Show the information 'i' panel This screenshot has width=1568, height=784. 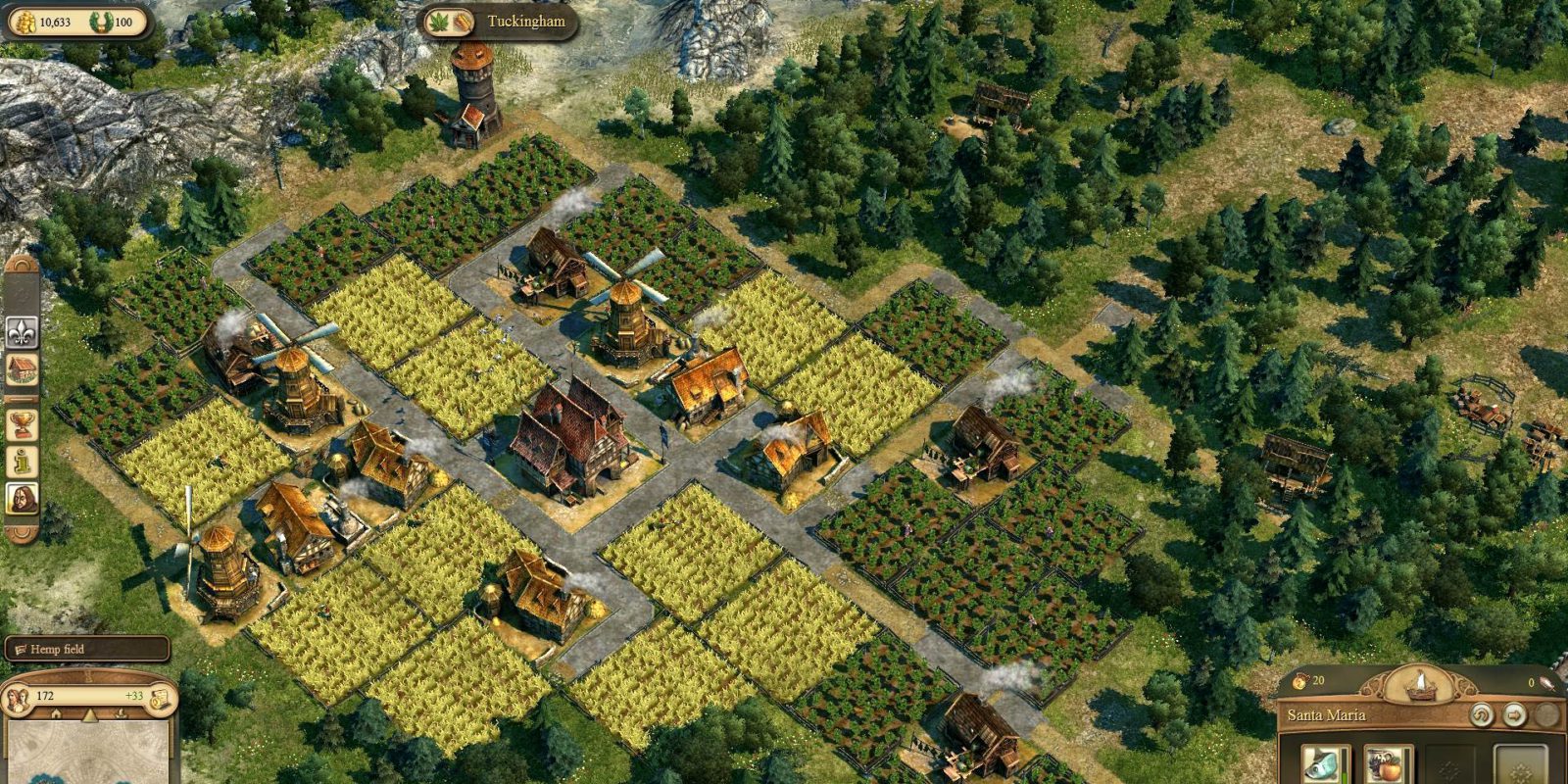pyautogui.click(x=22, y=460)
